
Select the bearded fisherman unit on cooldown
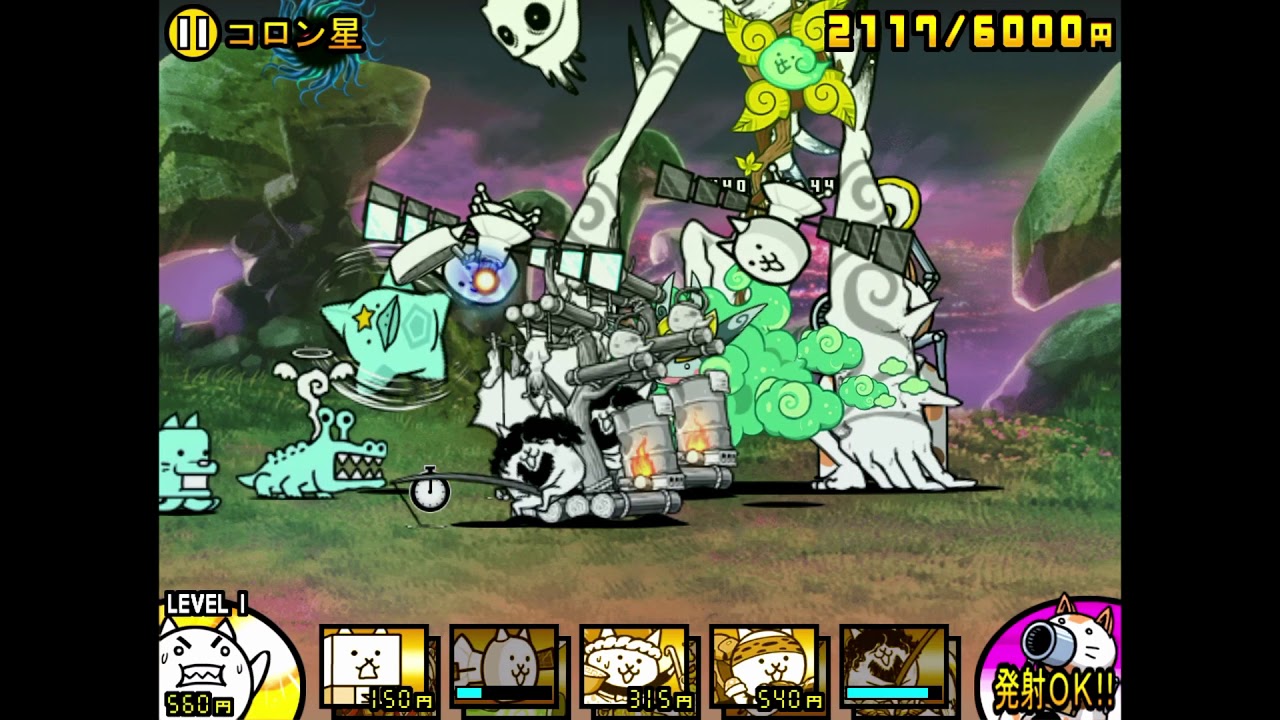tap(894, 666)
